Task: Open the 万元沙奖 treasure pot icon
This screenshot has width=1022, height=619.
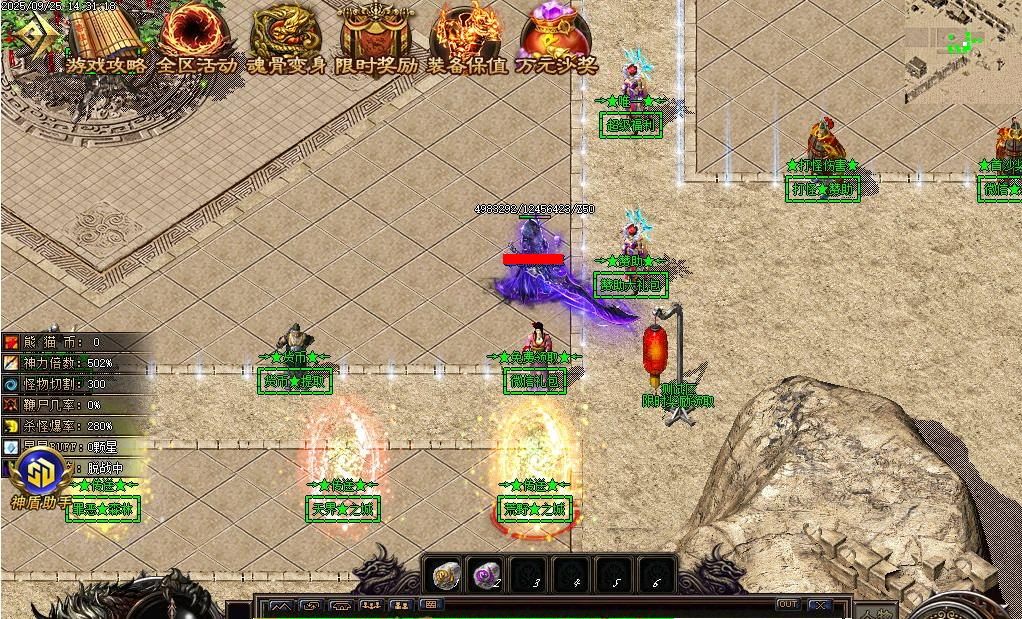Action: (556, 40)
